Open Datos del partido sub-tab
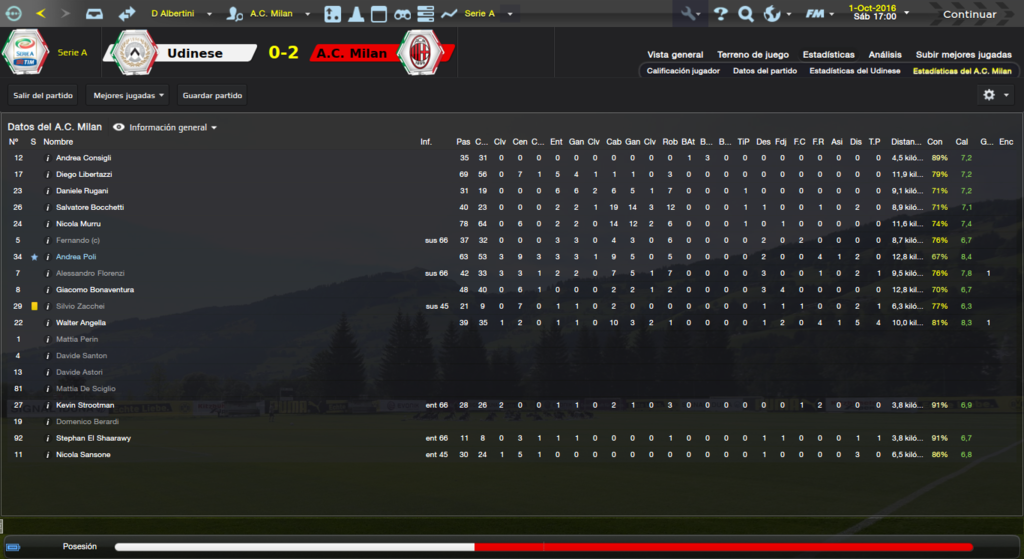Screen dimensions: 1024x559 click(764, 71)
